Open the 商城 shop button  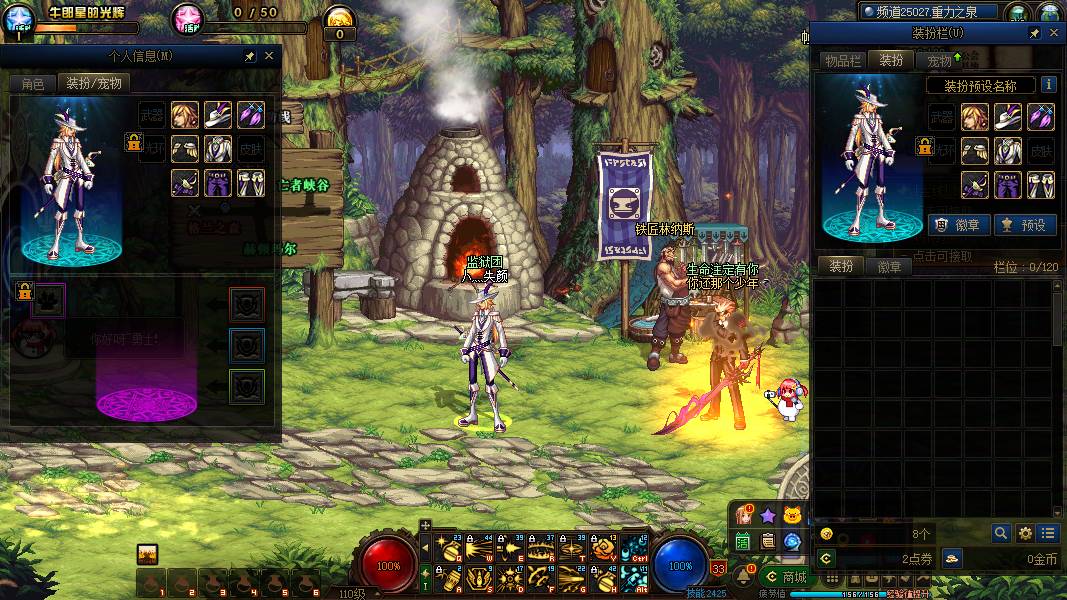[785, 576]
